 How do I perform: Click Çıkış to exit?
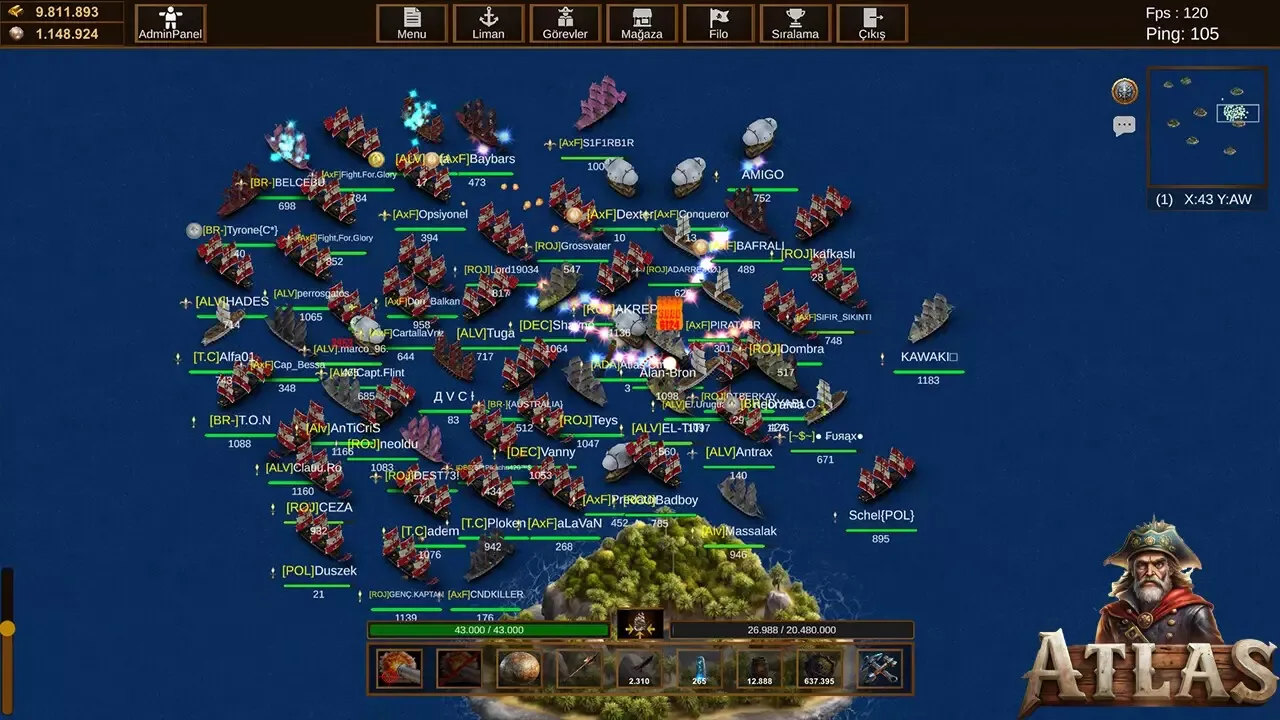tap(869, 22)
